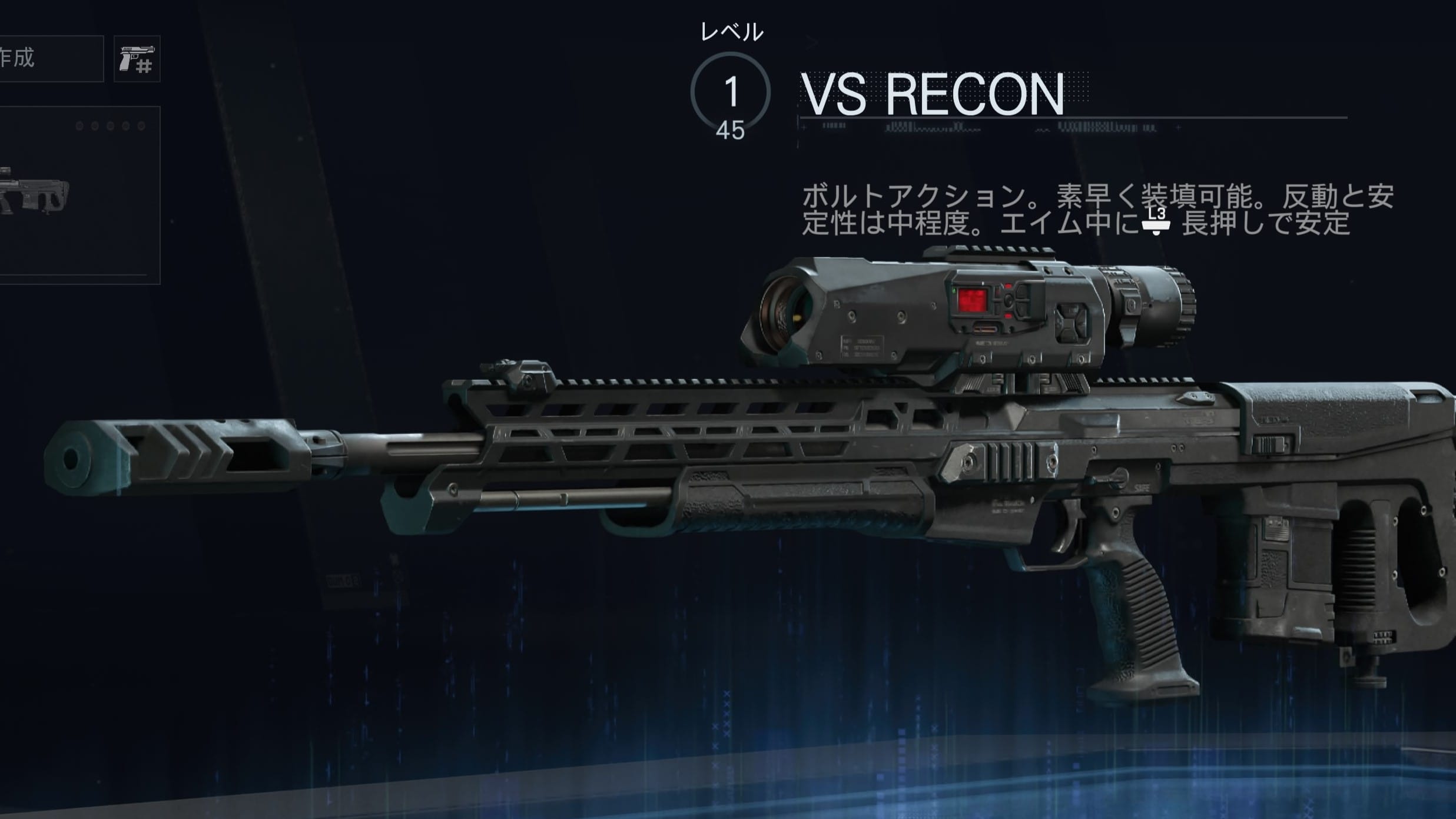This screenshot has width=1456, height=819.
Task: Select the pistol gunsmith icon with hashtag
Action: click(x=137, y=59)
